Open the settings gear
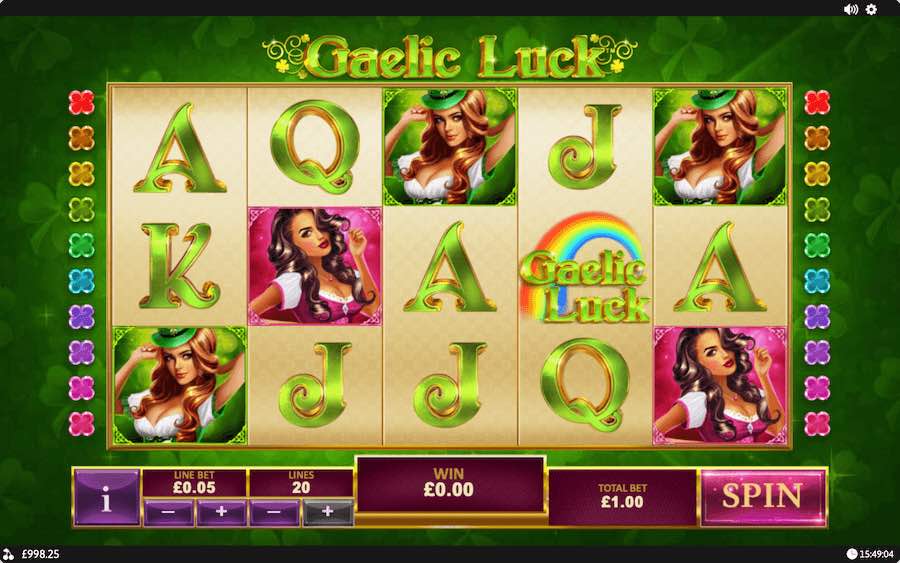 871,9
